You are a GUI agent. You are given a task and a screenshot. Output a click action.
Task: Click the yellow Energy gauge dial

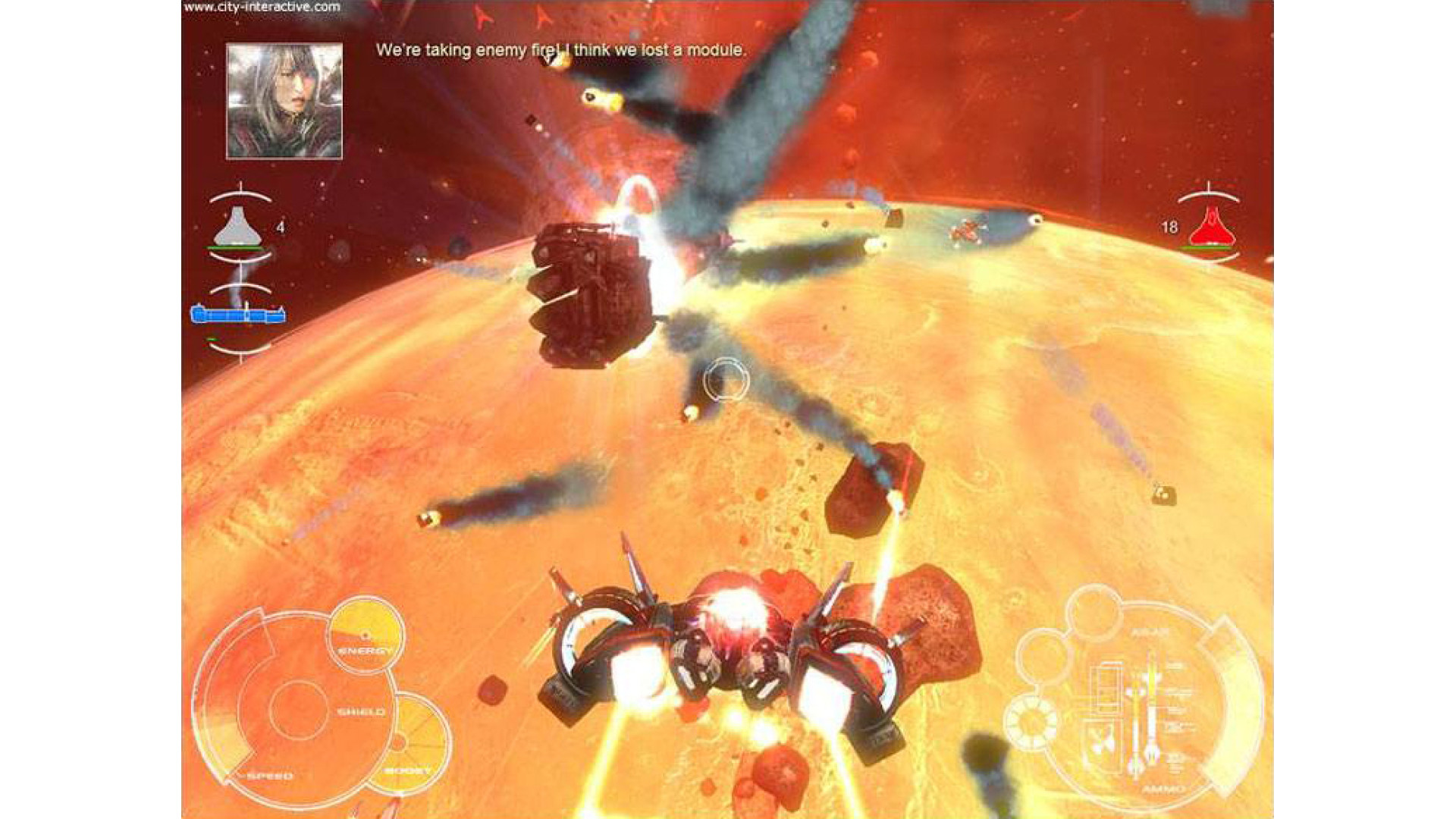click(366, 633)
